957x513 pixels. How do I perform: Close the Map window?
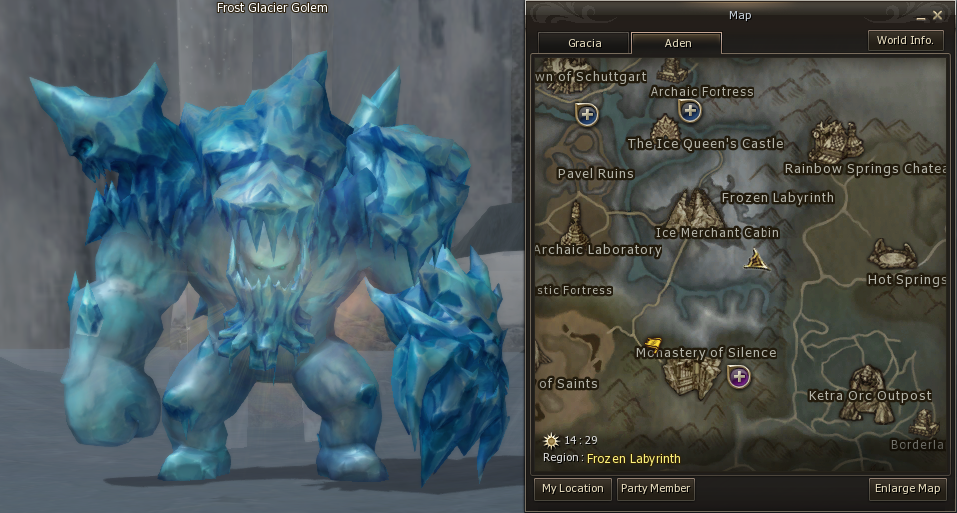tap(938, 15)
